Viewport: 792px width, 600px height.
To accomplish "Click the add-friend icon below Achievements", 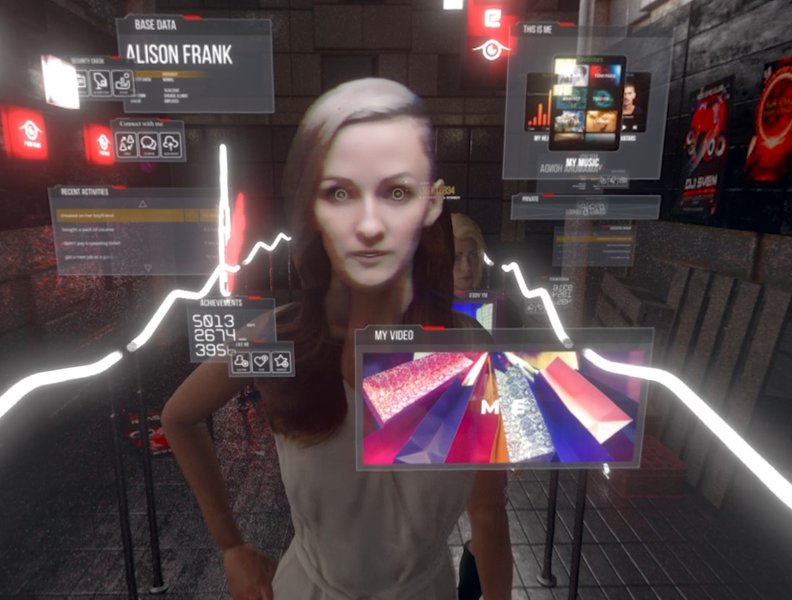I will [x=242, y=361].
